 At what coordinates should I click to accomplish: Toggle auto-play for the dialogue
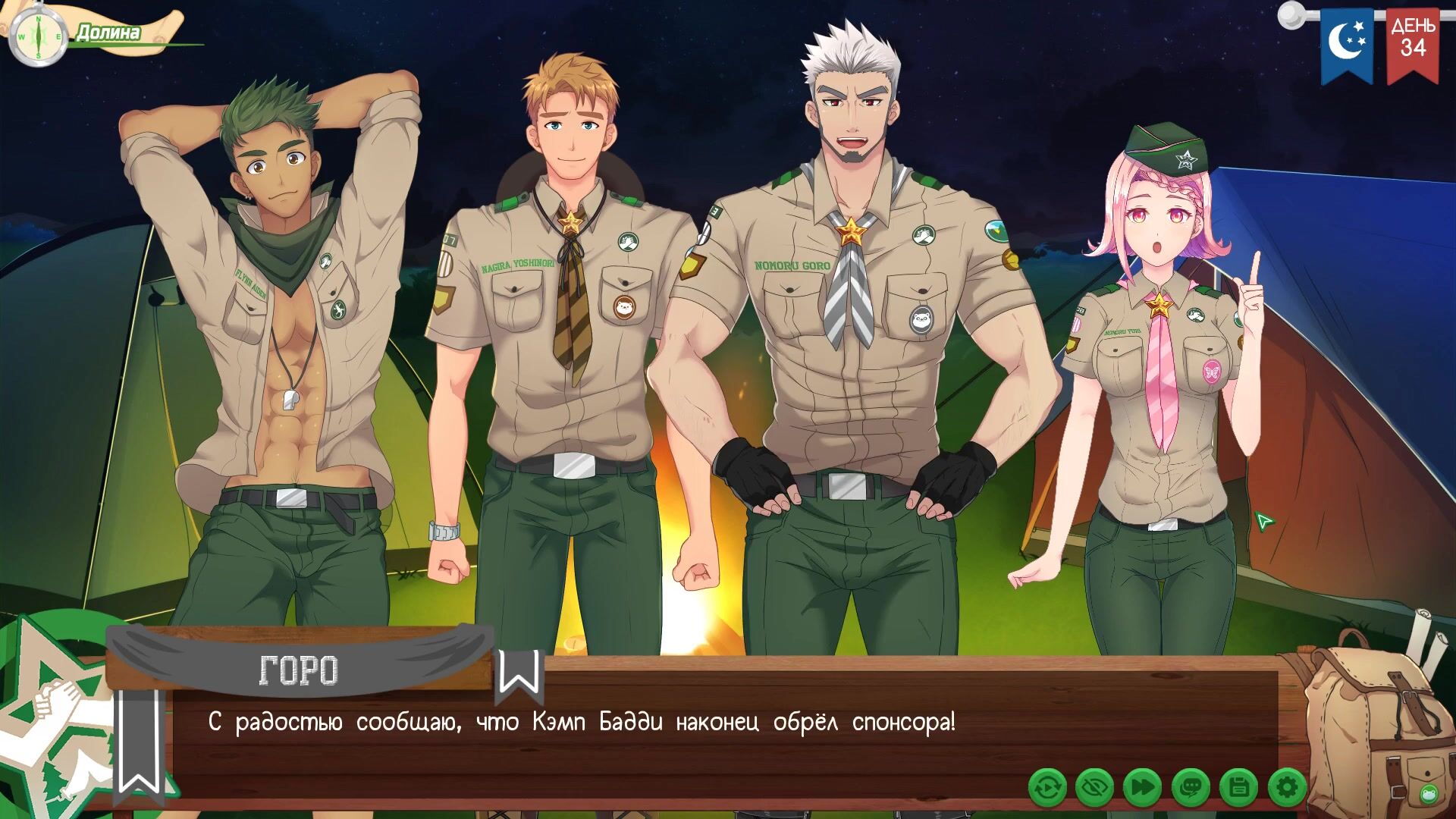[x=1047, y=789]
